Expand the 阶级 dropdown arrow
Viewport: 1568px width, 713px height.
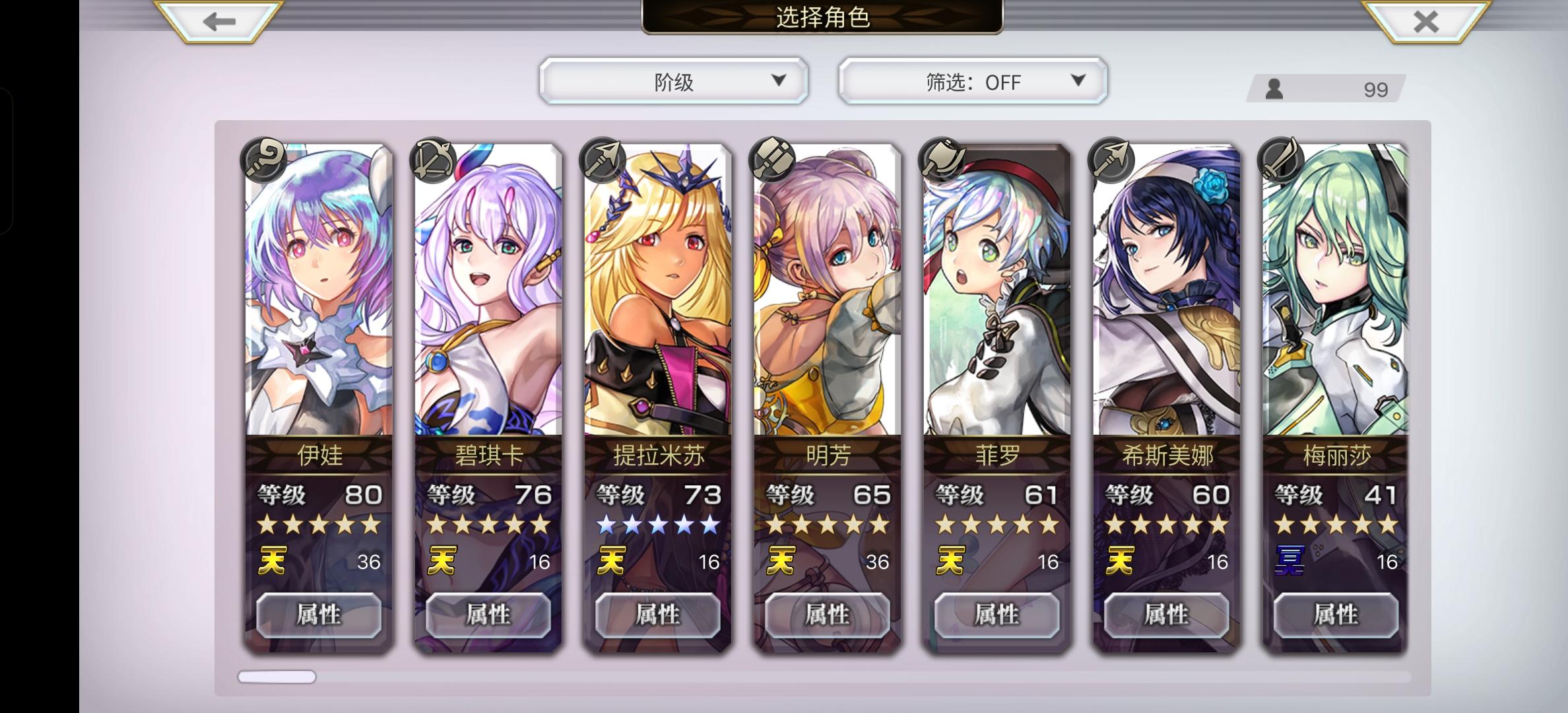tap(779, 81)
